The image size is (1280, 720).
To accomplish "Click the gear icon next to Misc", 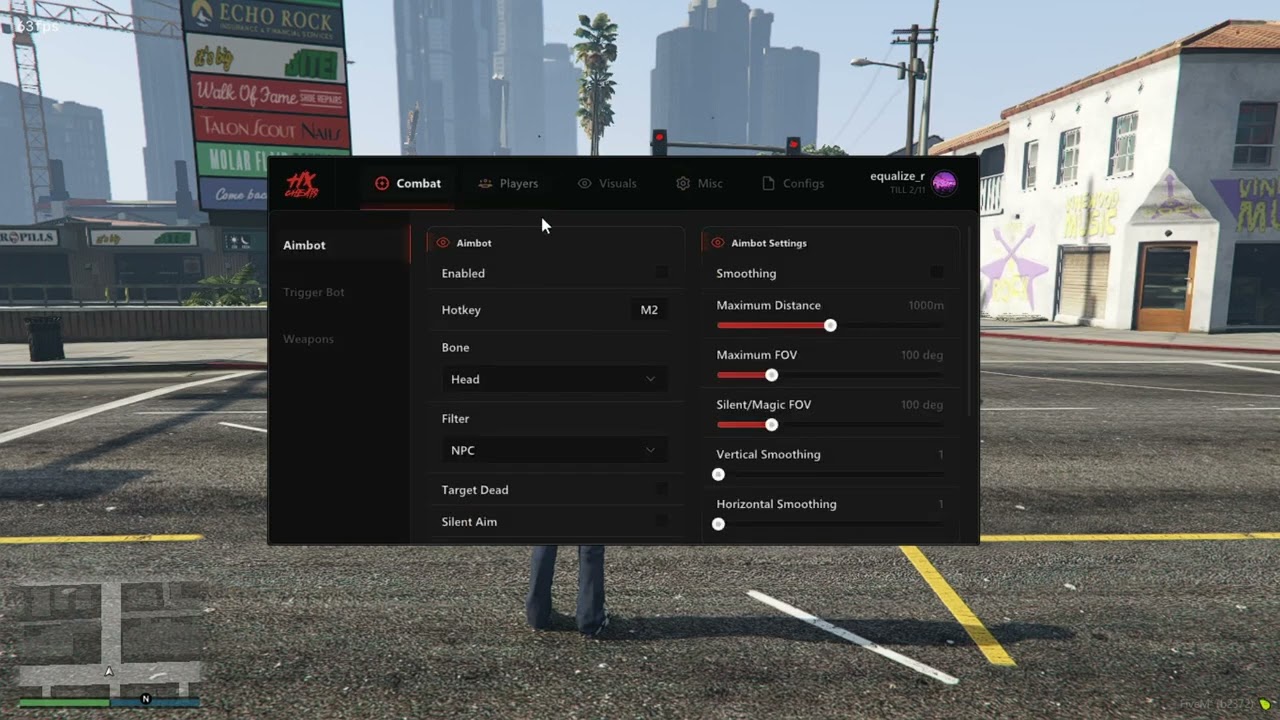I will tap(682, 183).
